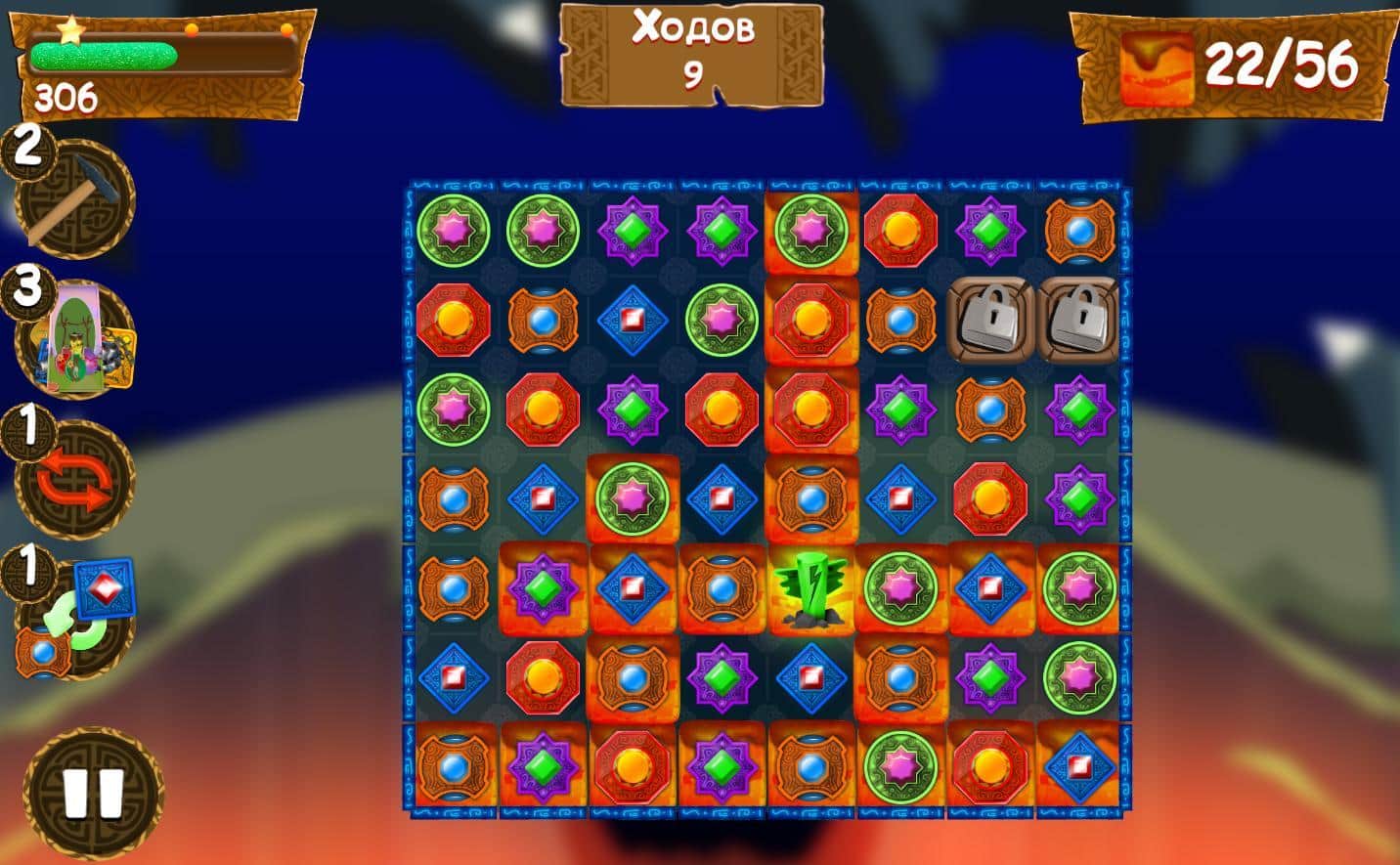Click the green lightning bolt tile

coord(810,588)
